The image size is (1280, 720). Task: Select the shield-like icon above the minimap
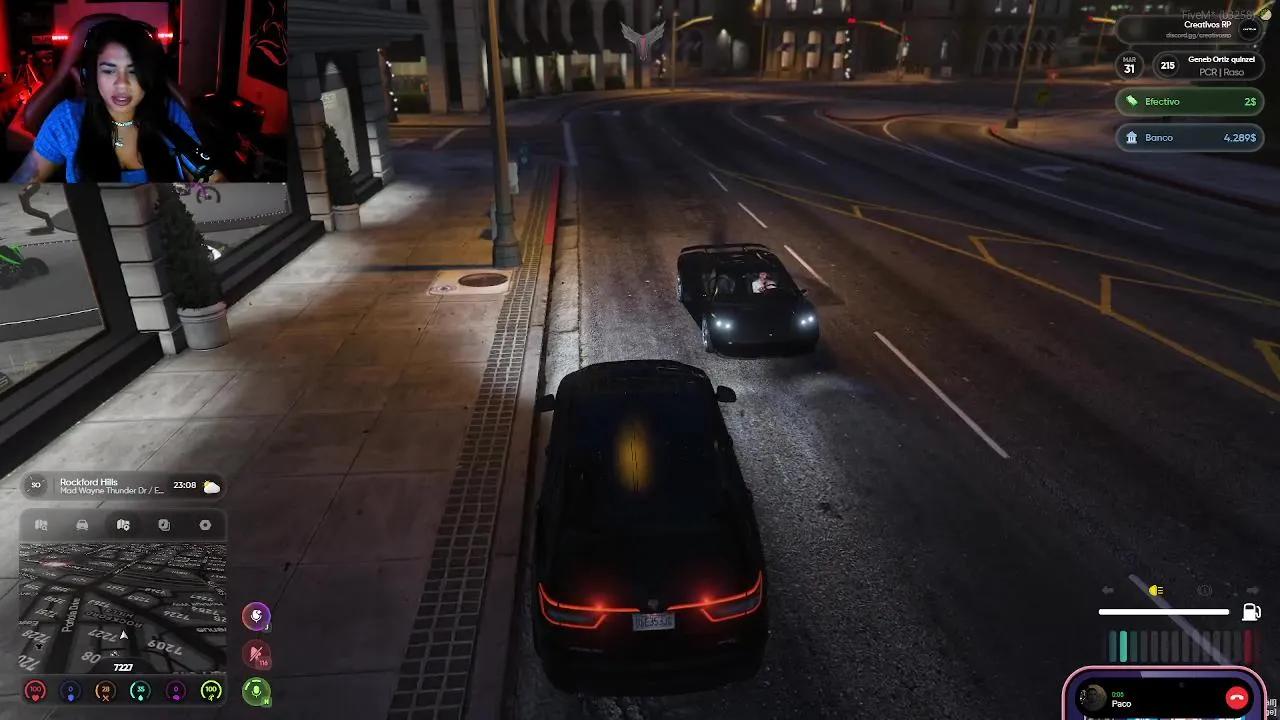tap(164, 525)
